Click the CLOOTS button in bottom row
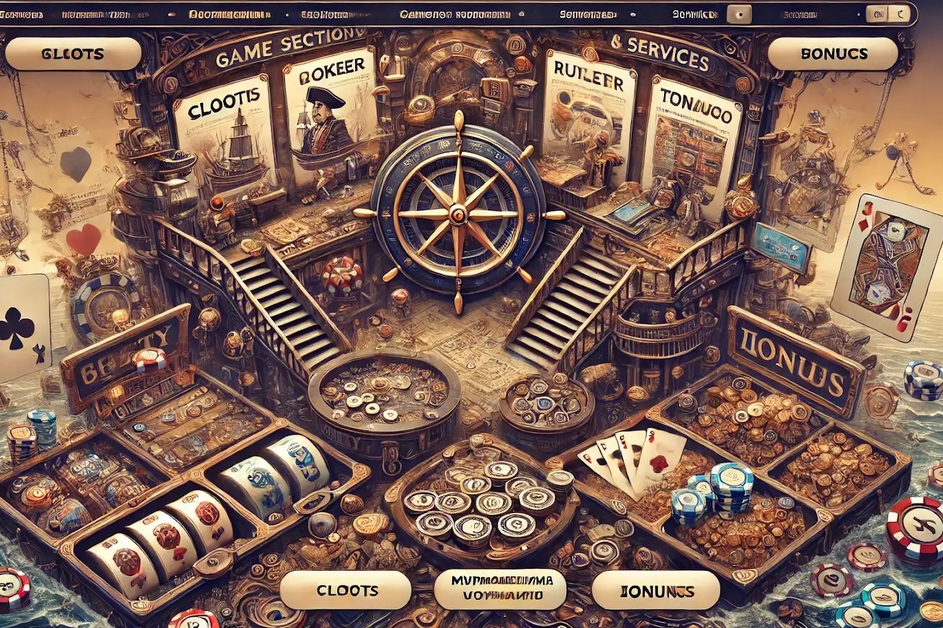Screen dimensions: 943x628 click(x=346, y=590)
